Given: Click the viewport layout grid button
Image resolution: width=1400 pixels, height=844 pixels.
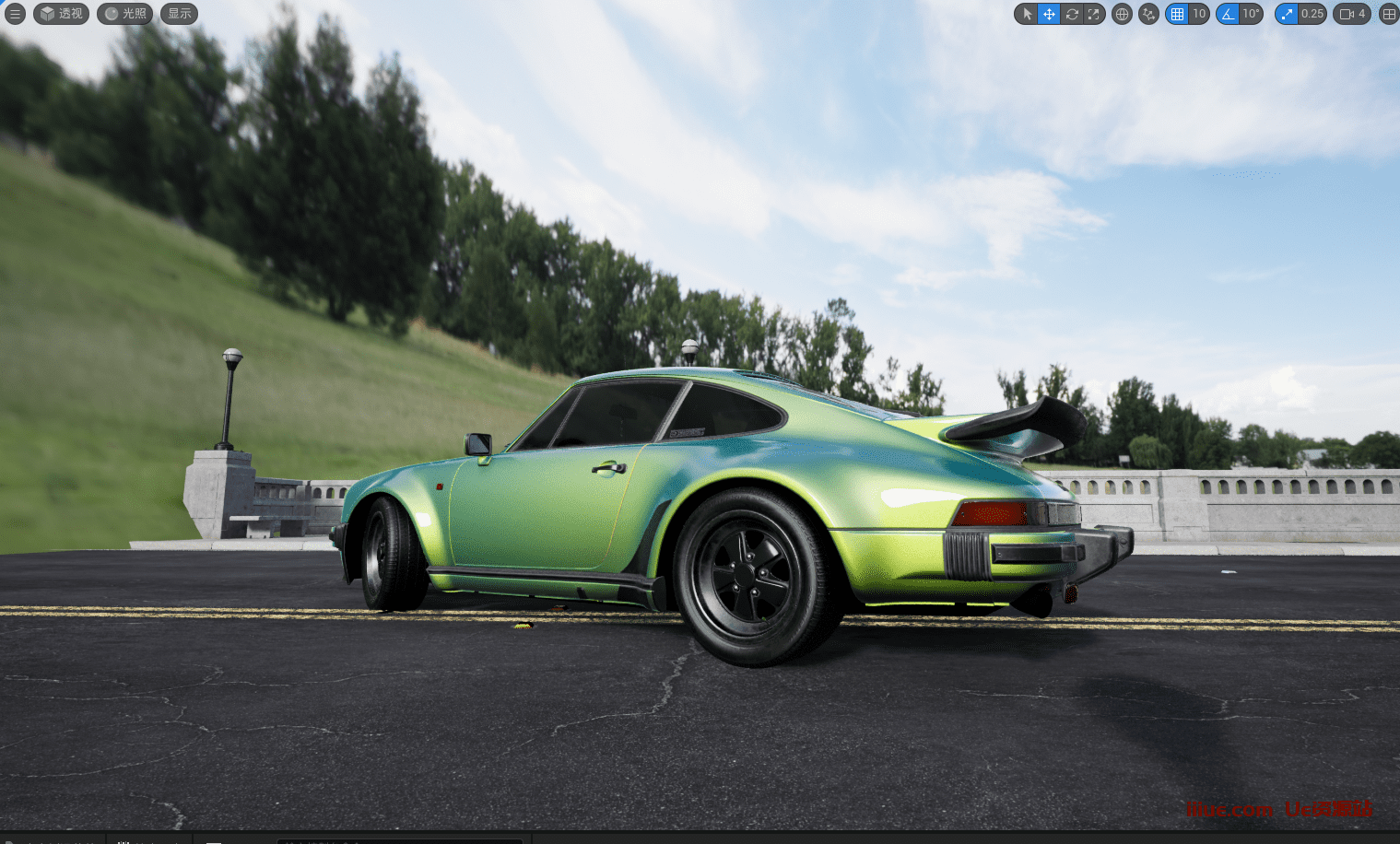Looking at the screenshot, I should [1388, 14].
